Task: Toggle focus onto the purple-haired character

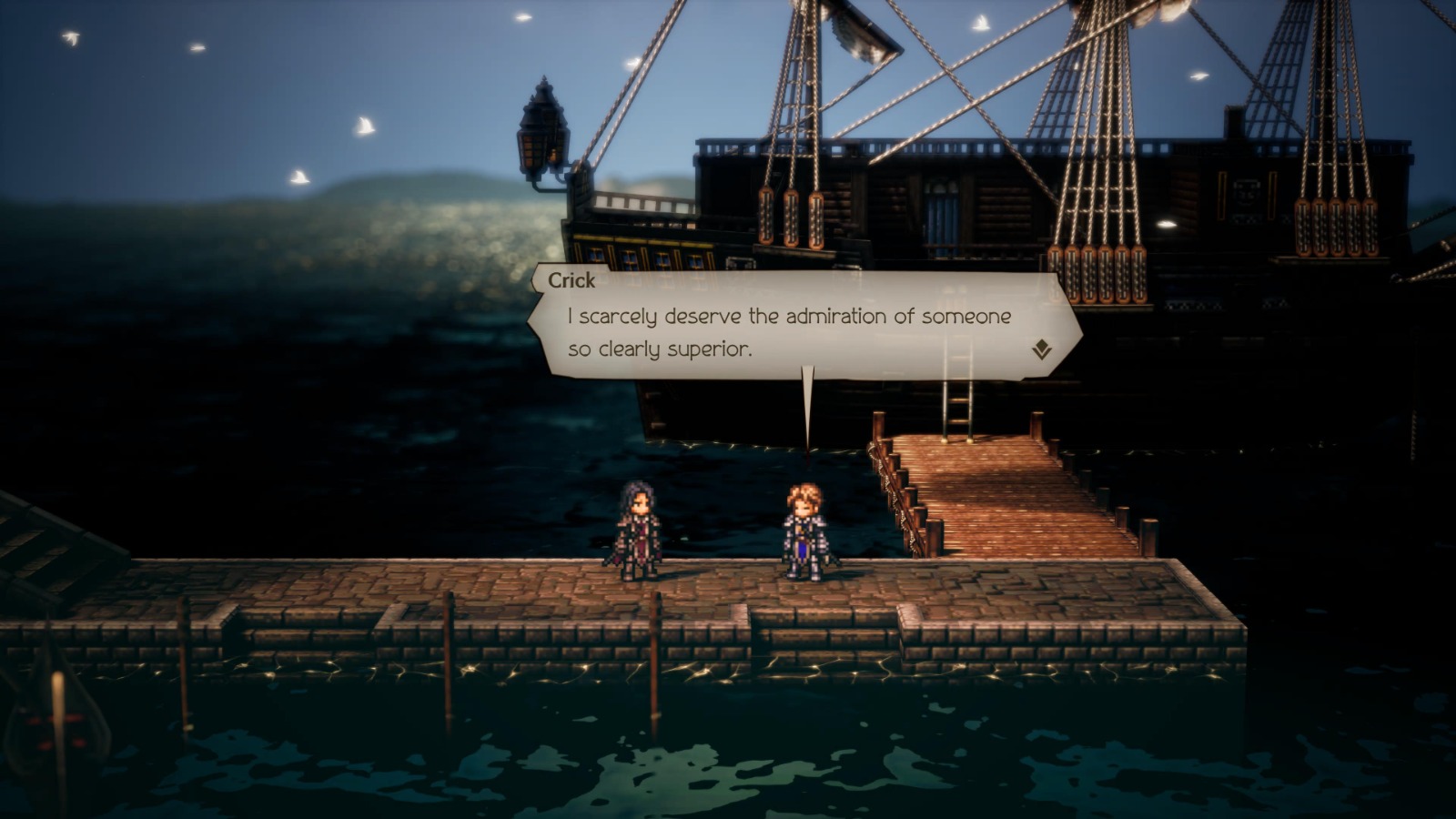Action: [640, 532]
